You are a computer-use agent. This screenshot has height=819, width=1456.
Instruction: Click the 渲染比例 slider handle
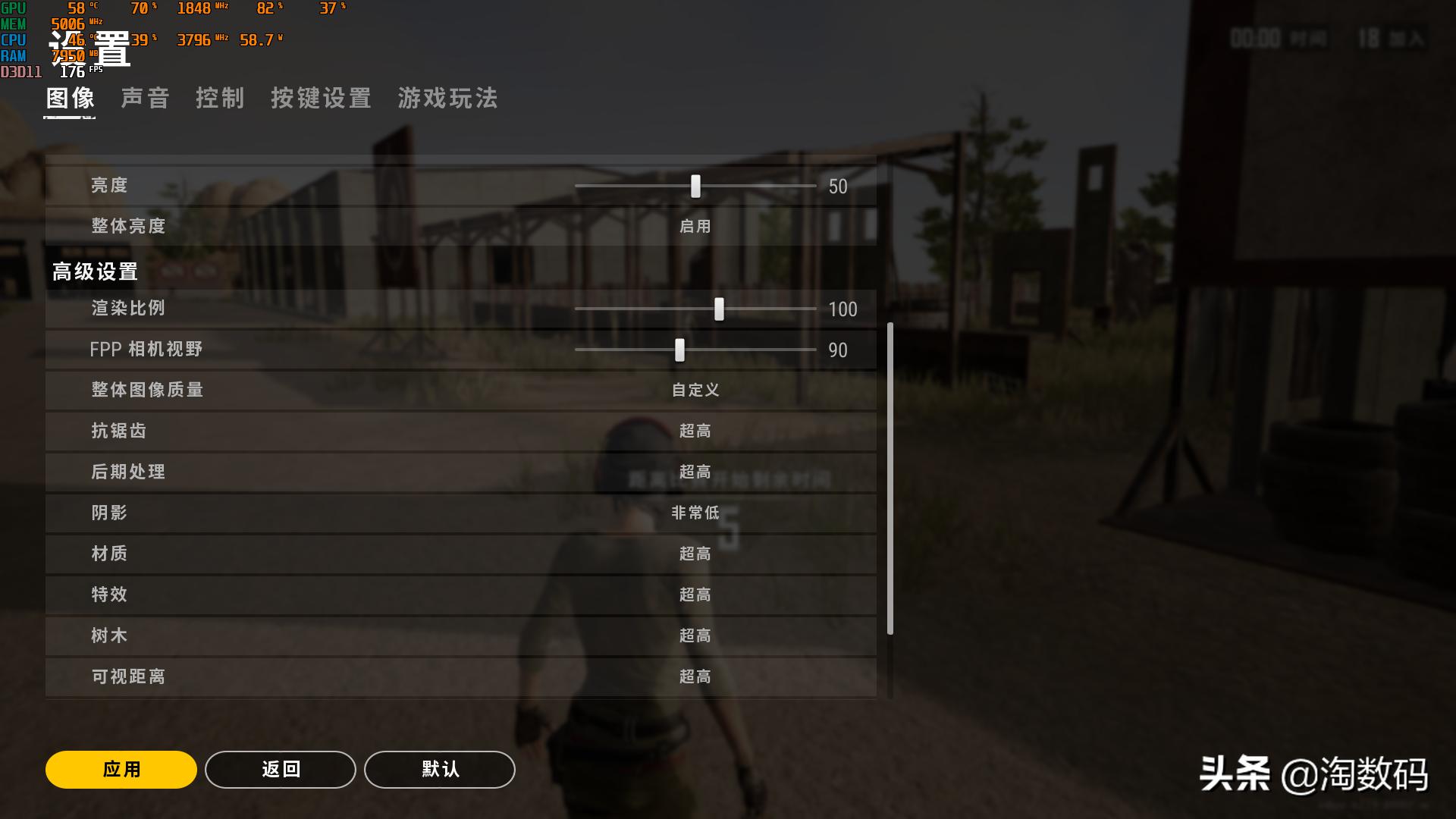coord(719,309)
